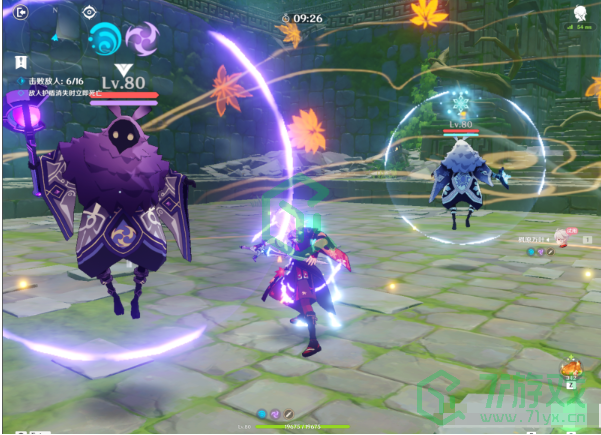Click the exit domain door icon
The image size is (601, 435).
21,13
